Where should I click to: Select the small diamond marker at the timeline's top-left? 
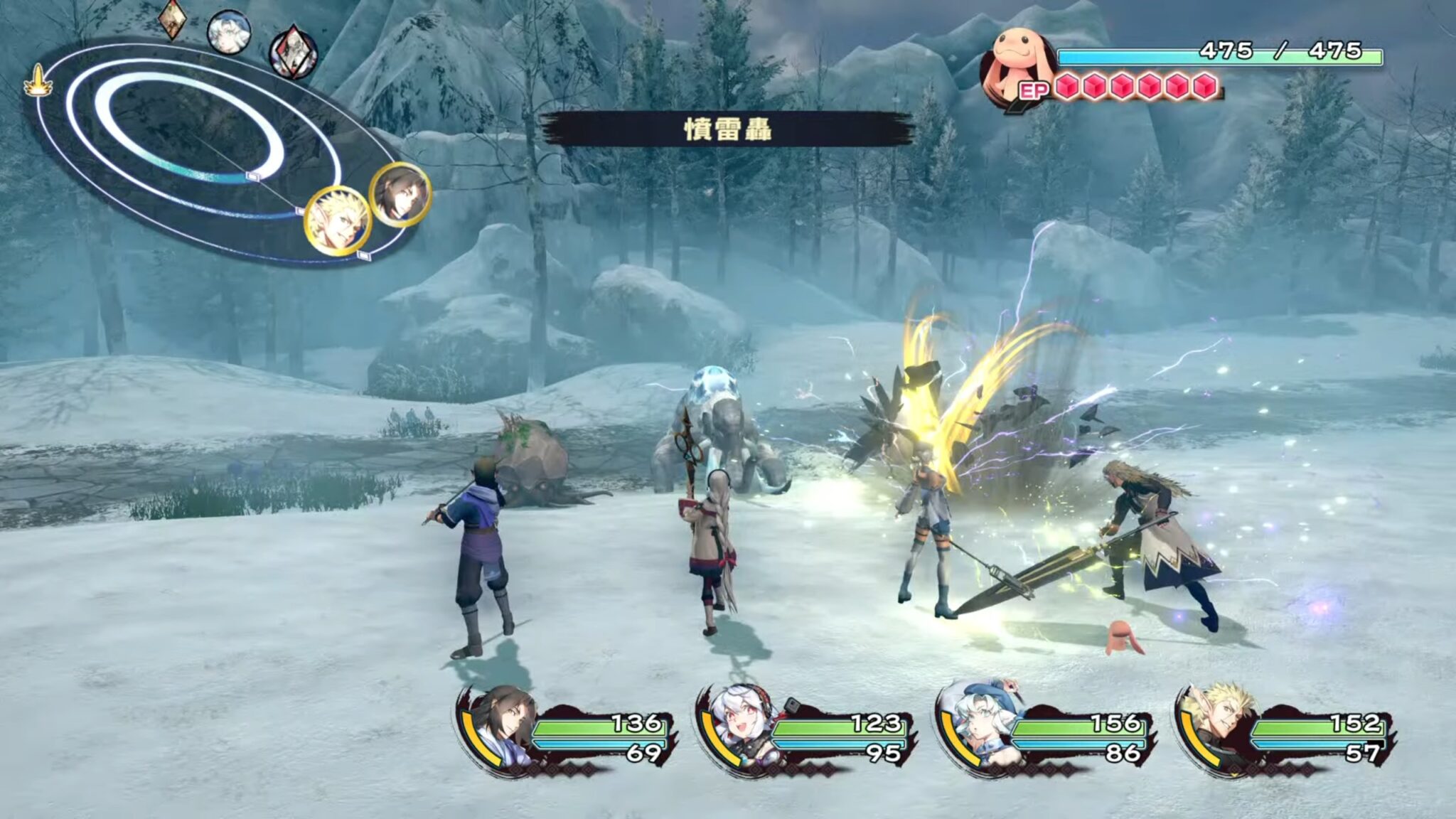(171, 18)
